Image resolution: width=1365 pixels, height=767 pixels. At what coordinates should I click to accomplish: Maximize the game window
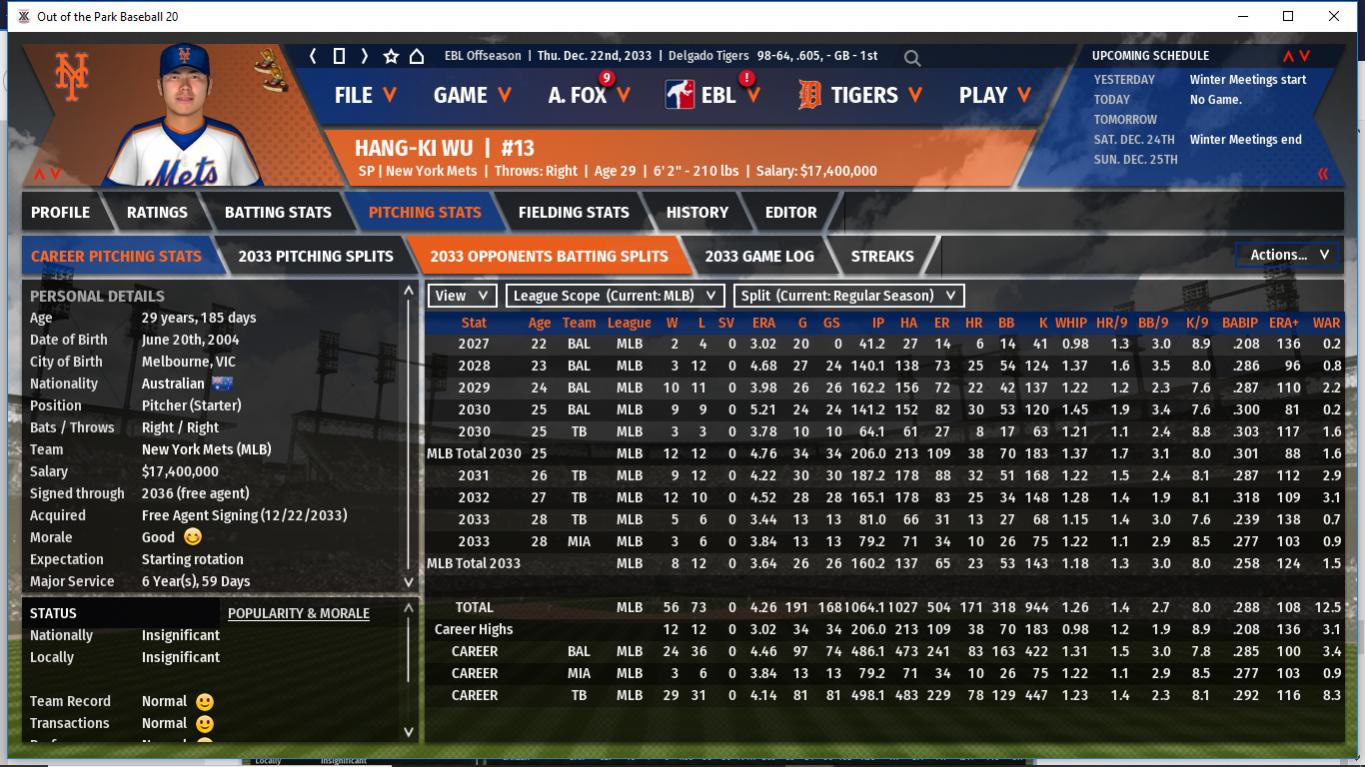1288,16
